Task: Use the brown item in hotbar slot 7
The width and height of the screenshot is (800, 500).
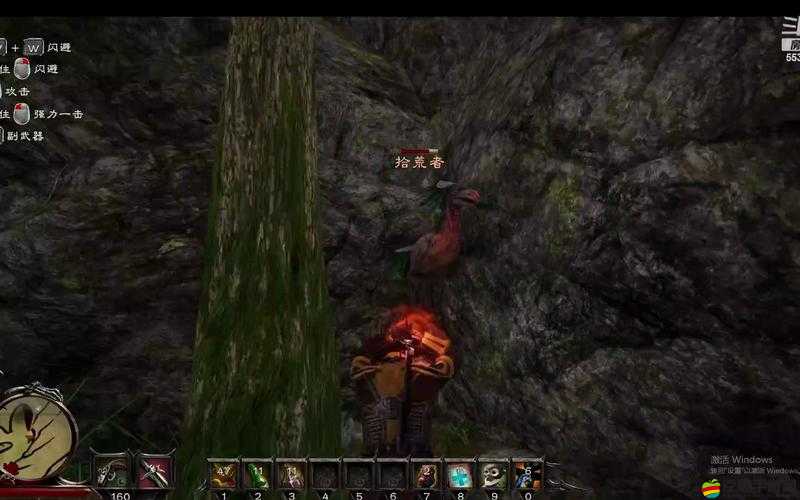Action: tap(426, 476)
